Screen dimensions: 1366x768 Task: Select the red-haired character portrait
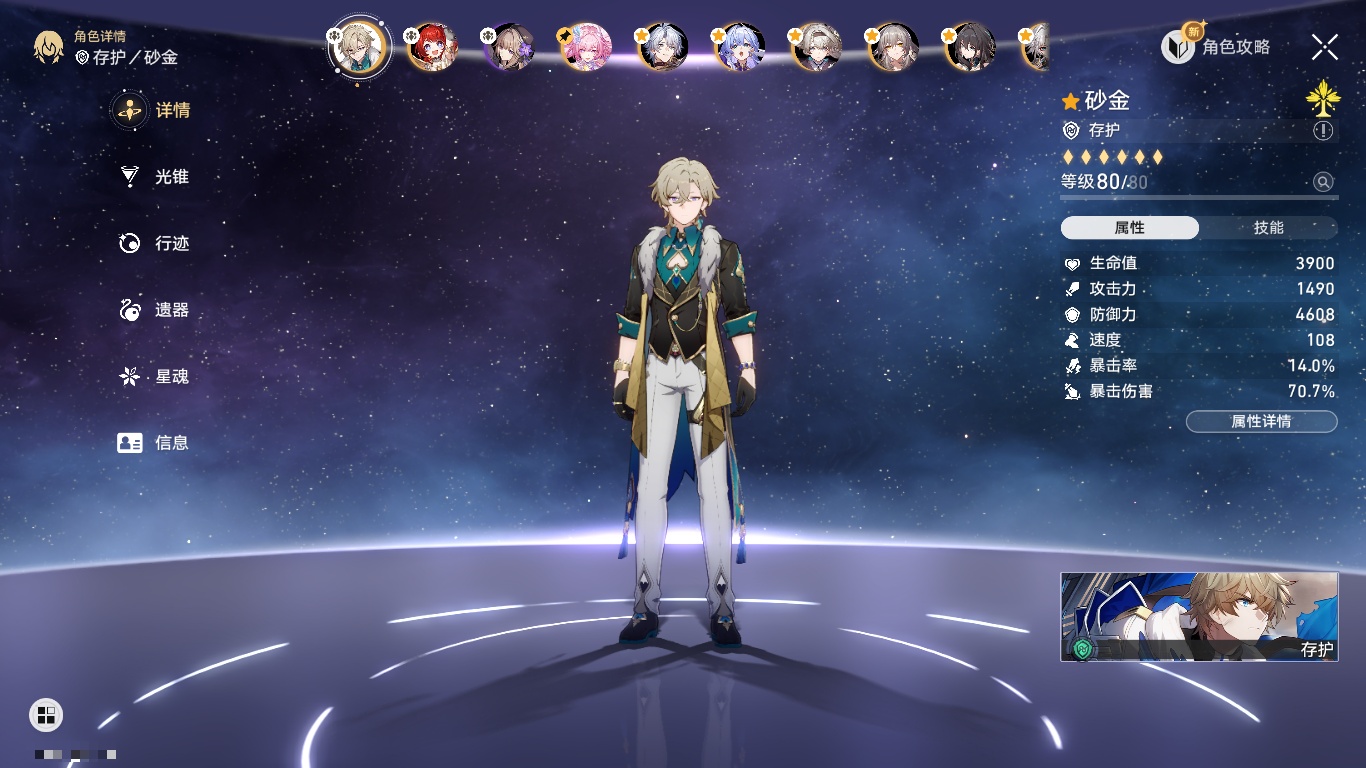pyautogui.click(x=432, y=46)
